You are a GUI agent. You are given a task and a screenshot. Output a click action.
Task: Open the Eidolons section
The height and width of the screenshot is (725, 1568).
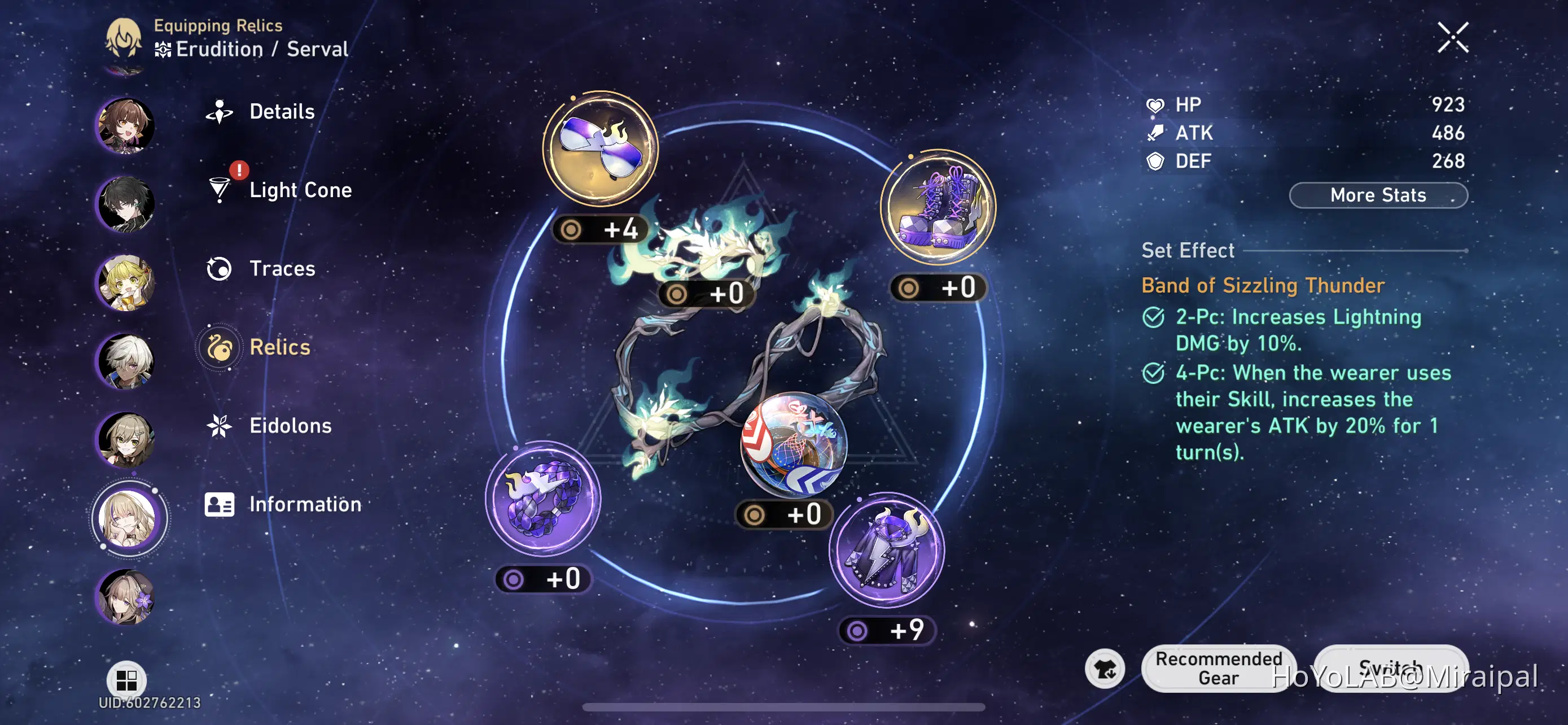pyautogui.click(x=290, y=426)
